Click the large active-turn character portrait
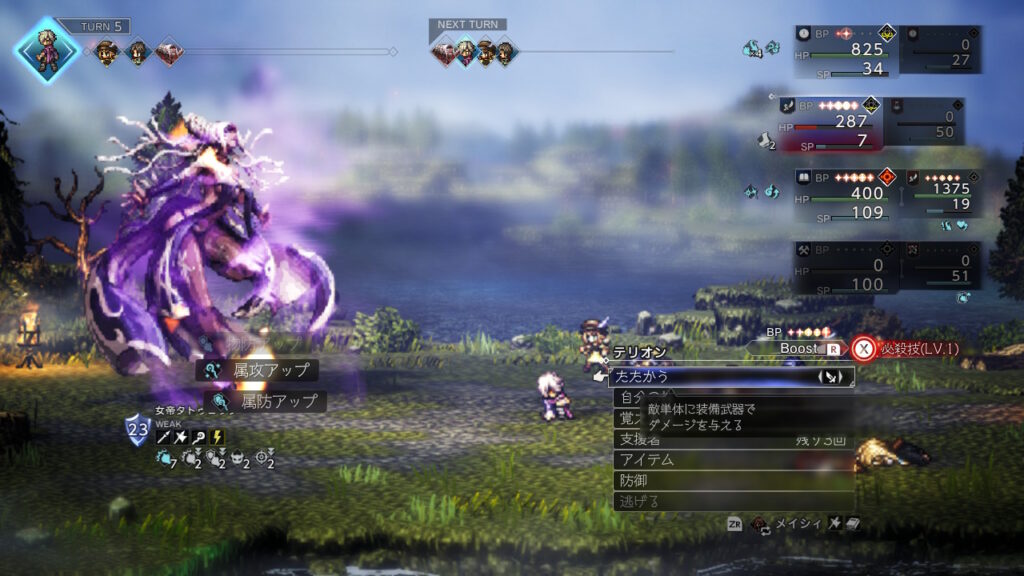1024x576 pixels. 47,50
